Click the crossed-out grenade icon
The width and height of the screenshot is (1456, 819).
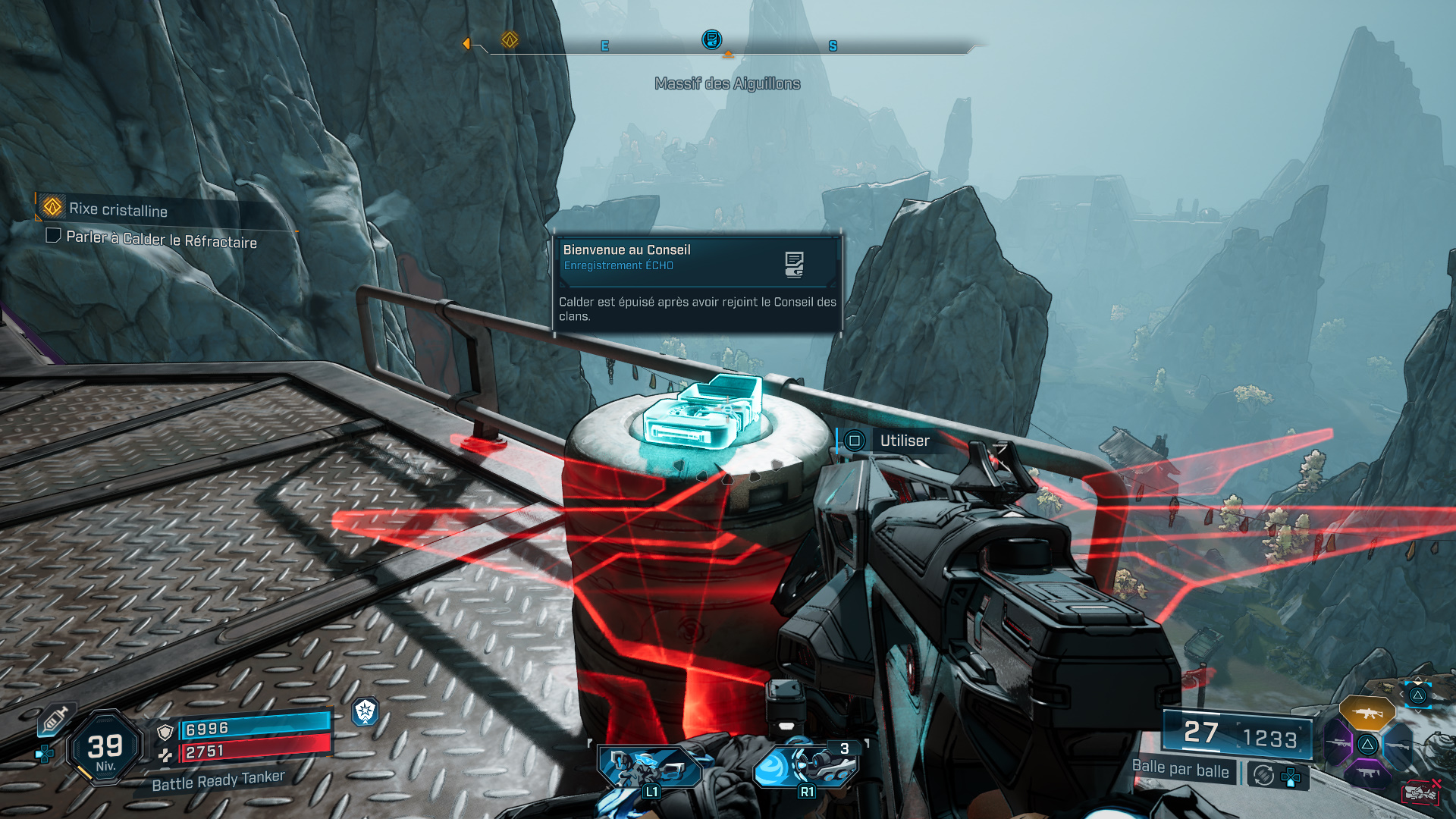(x=1419, y=791)
